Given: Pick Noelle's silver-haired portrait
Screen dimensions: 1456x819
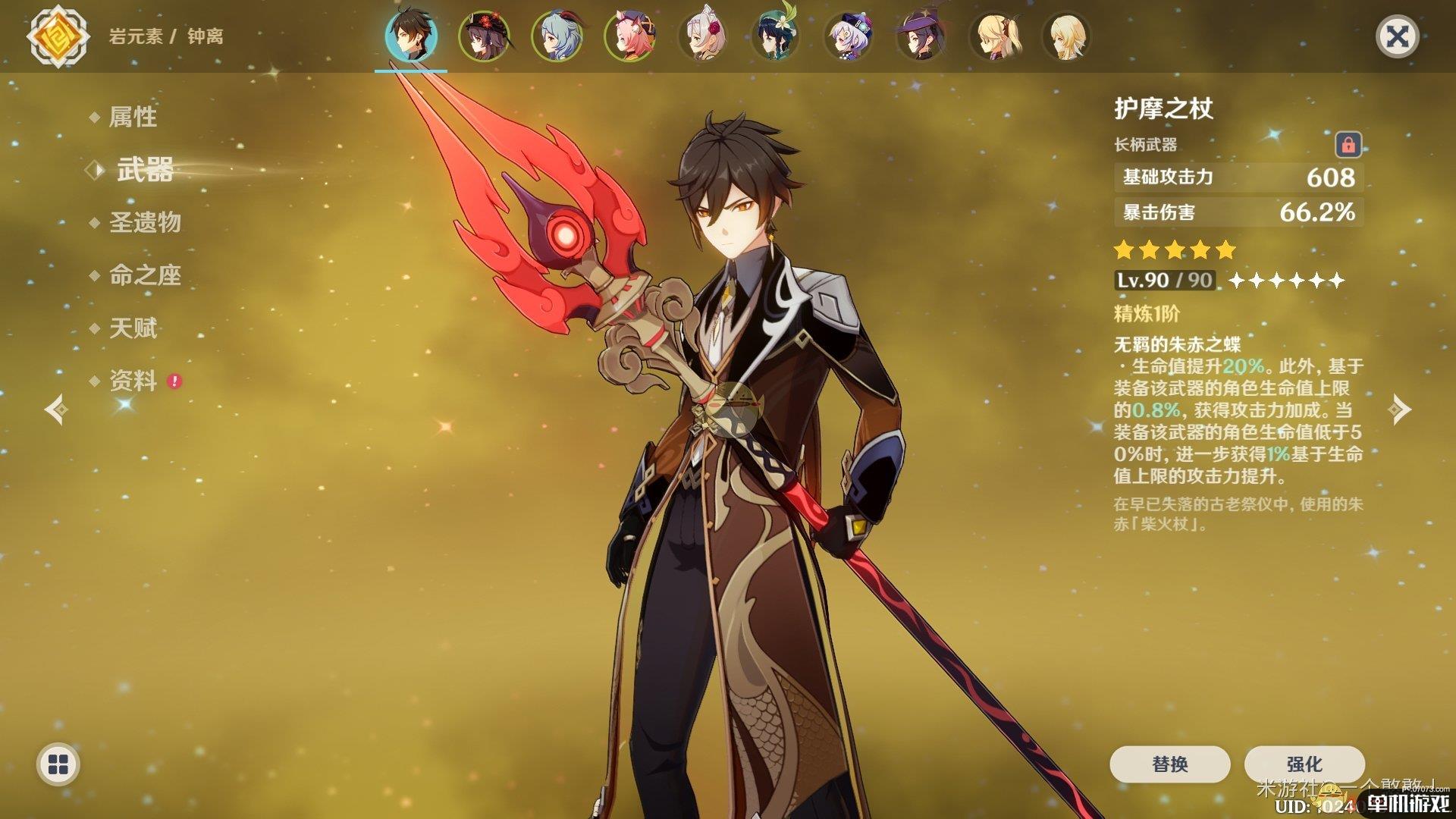Looking at the screenshot, I should pyautogui.click(x=701, y=36).
